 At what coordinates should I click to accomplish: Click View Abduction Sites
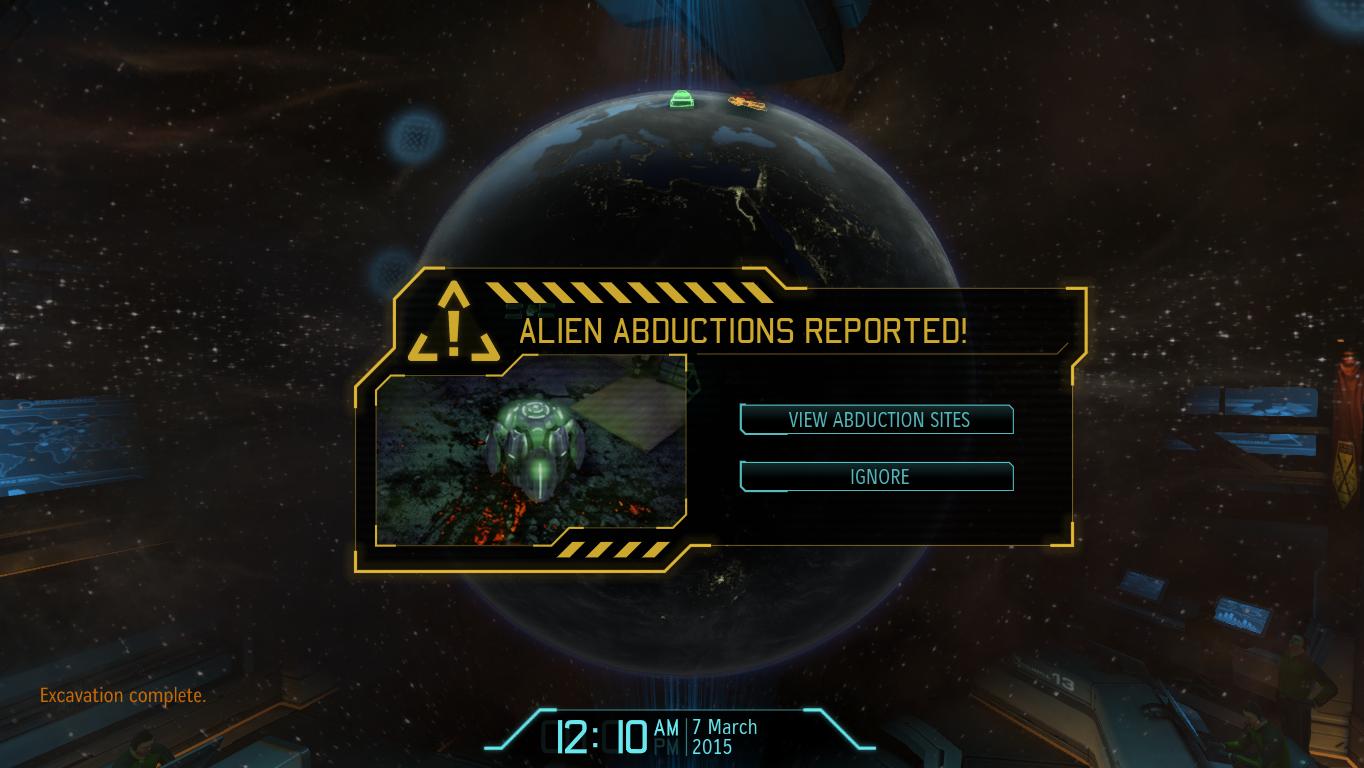coord(877,420)
